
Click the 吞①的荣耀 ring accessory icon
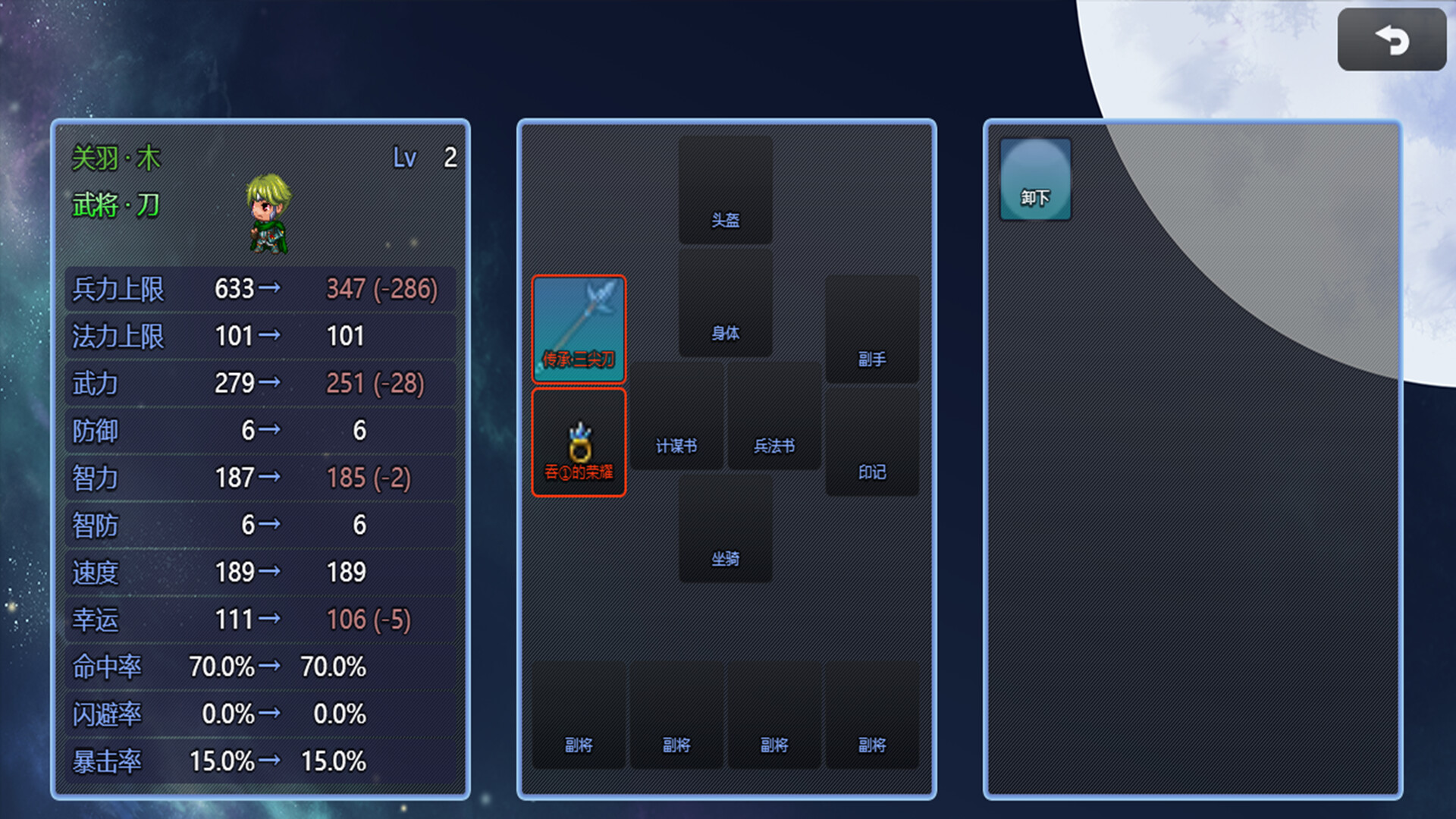tap(579, 444)
